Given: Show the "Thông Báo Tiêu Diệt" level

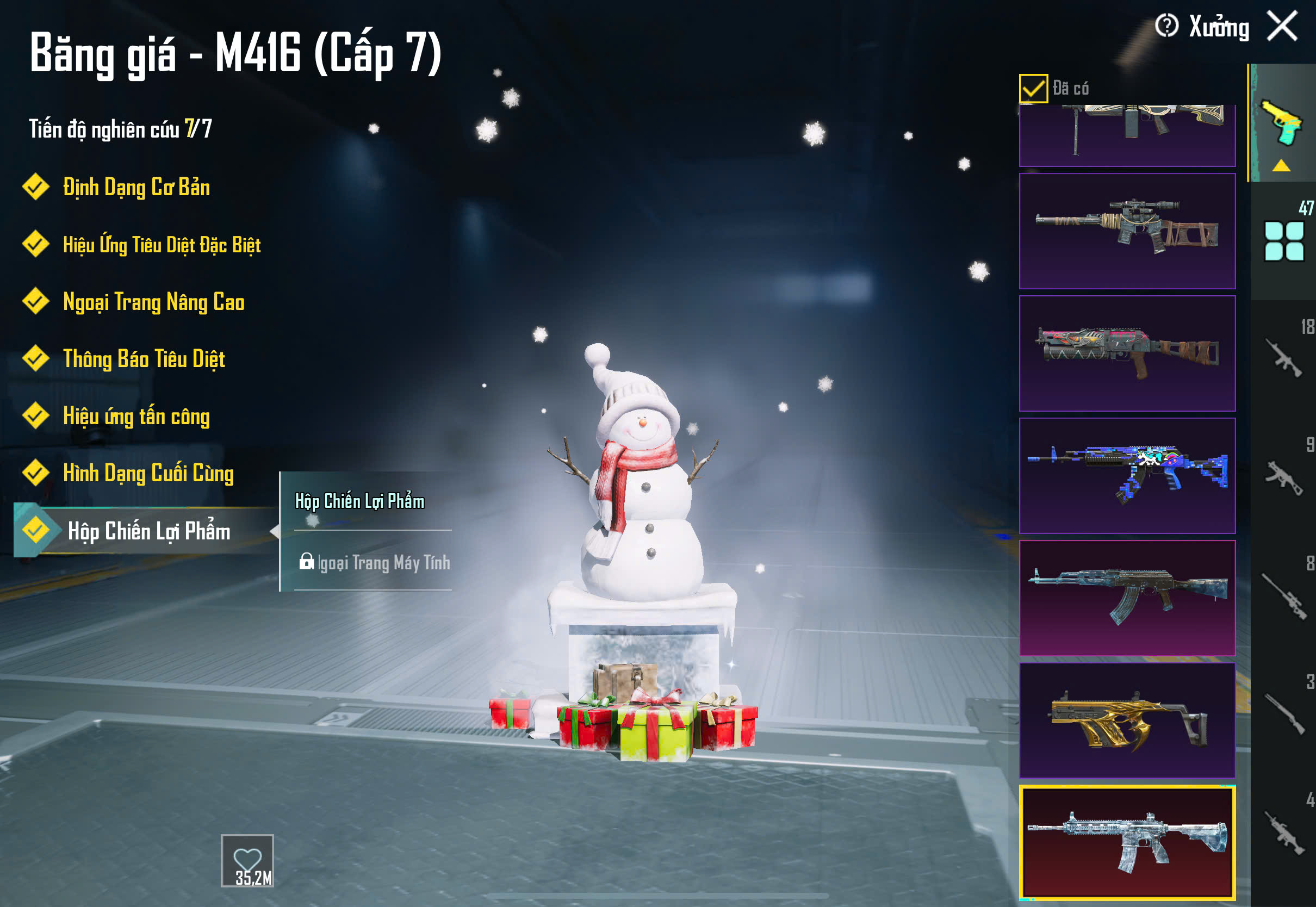Looking at the screenshot, I should (x=144, y=359).
